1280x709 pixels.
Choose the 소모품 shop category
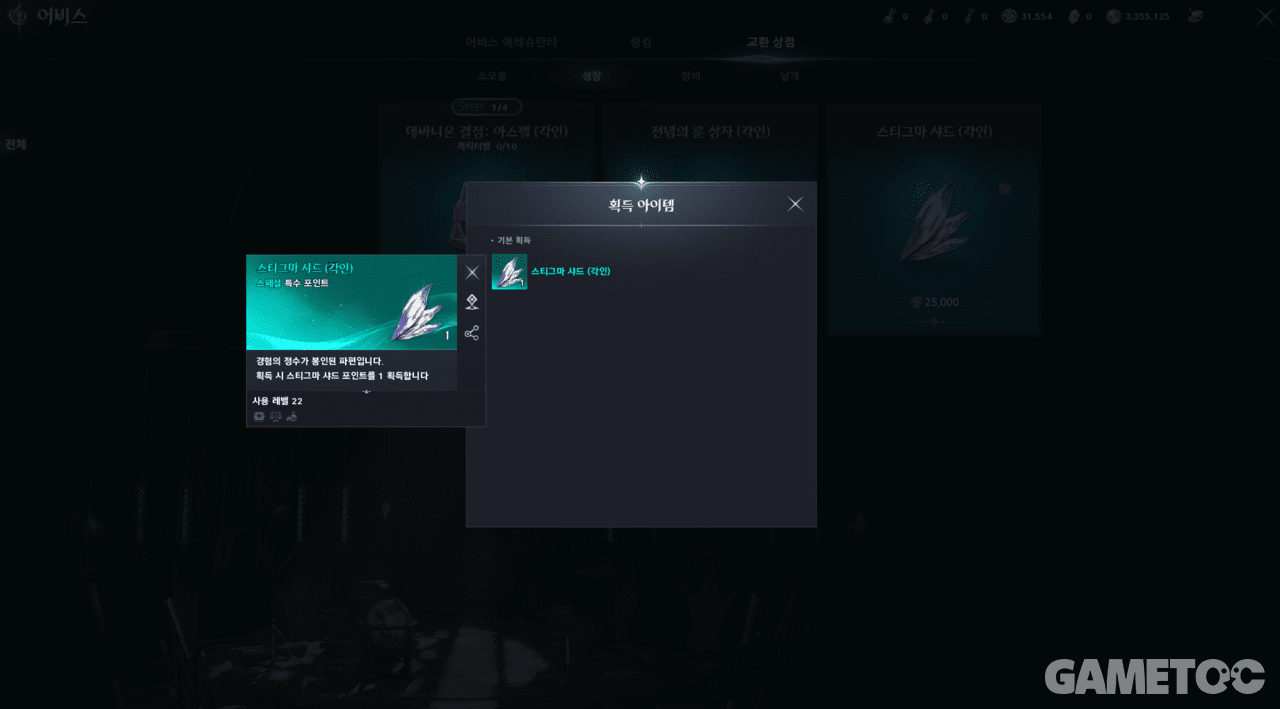(x=492, y=76)
